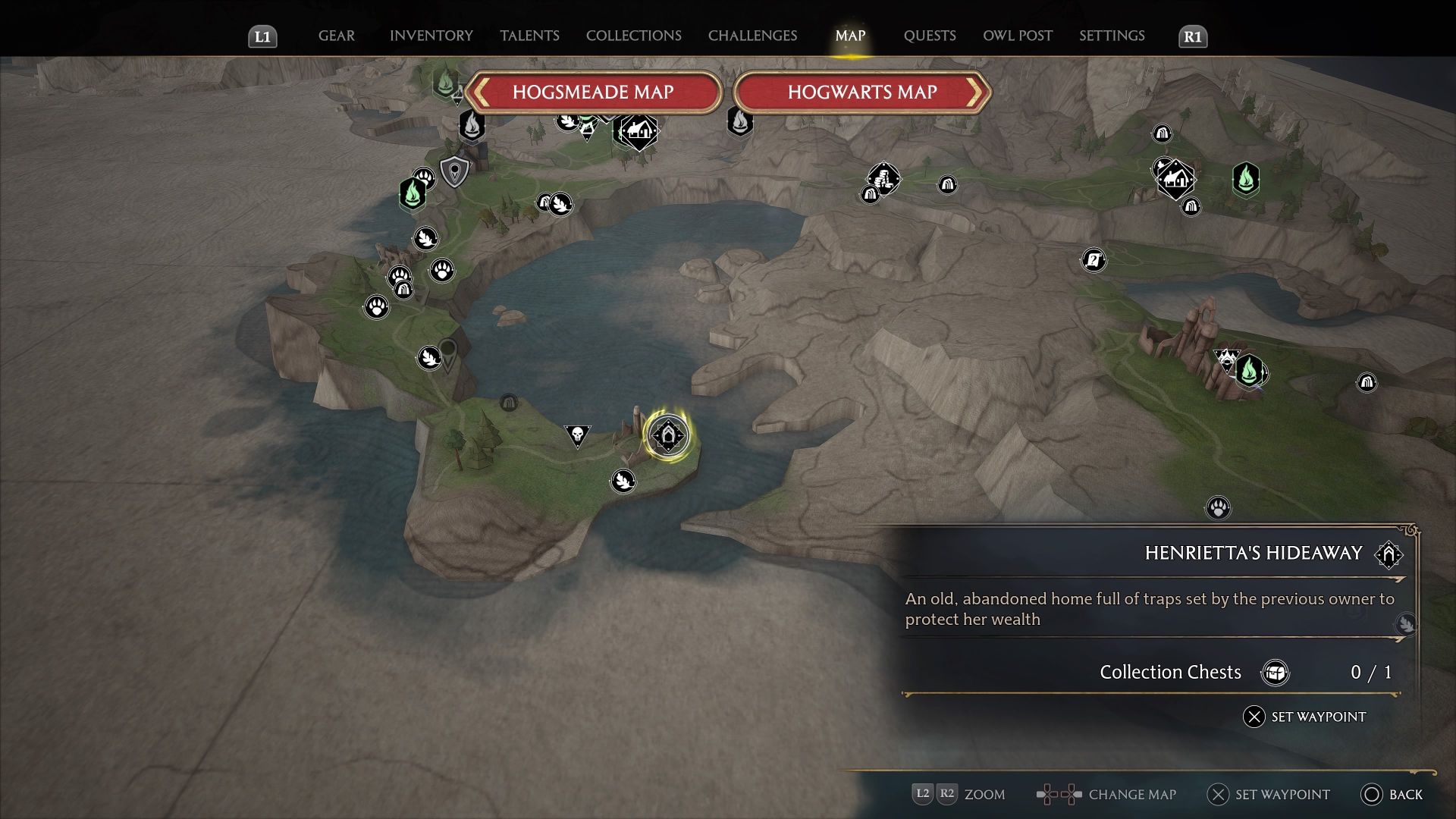
Task: Switch to the QUESTS tab
Action: [929, 36]
